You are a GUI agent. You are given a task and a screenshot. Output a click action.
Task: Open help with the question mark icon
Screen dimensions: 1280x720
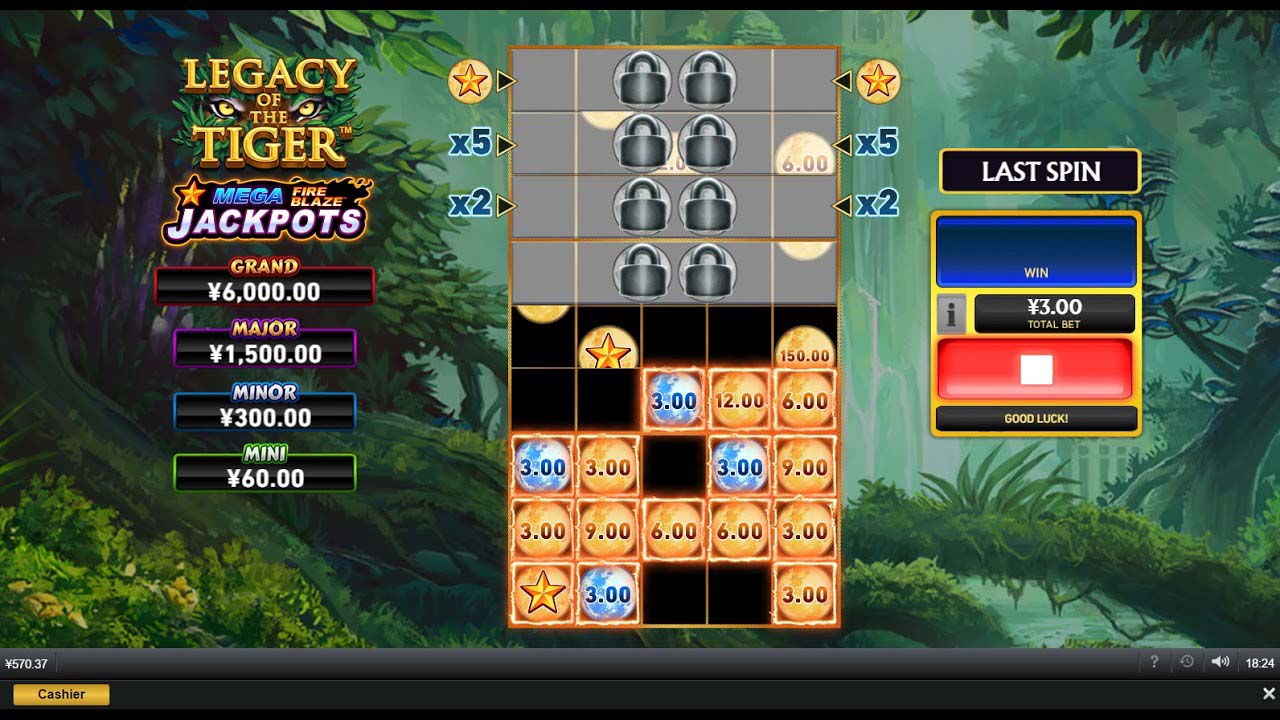[1154, 661]
